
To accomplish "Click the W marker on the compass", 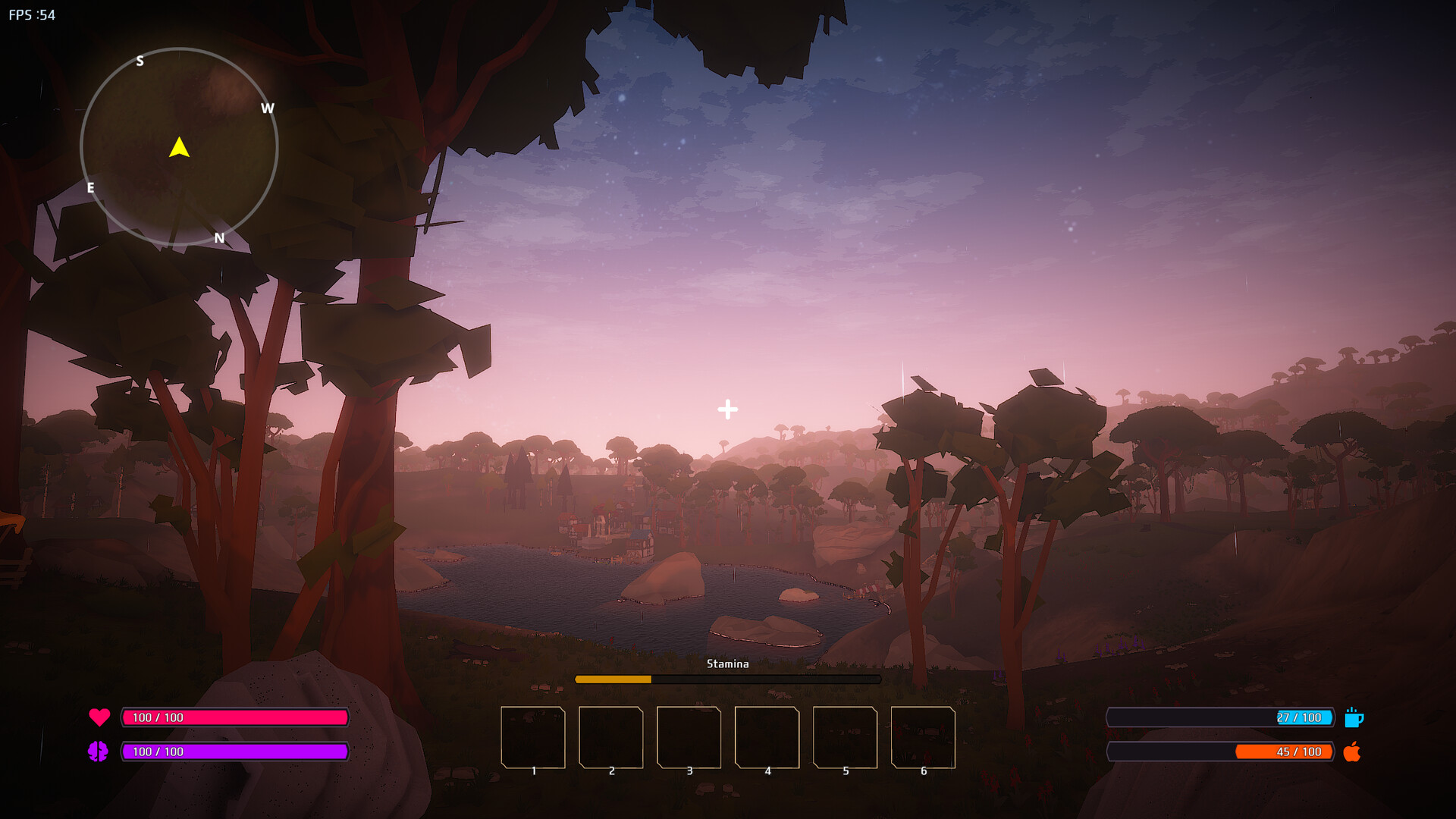I will [267, 108].
